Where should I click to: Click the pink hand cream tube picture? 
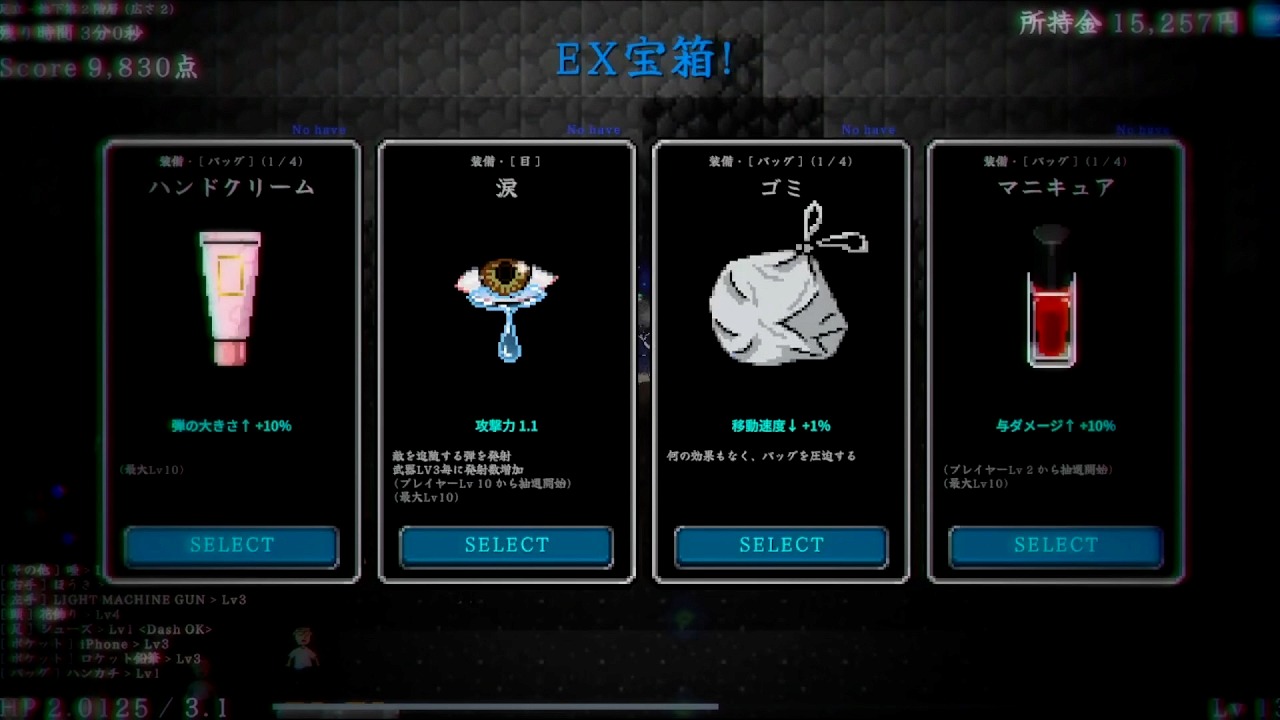230,297
